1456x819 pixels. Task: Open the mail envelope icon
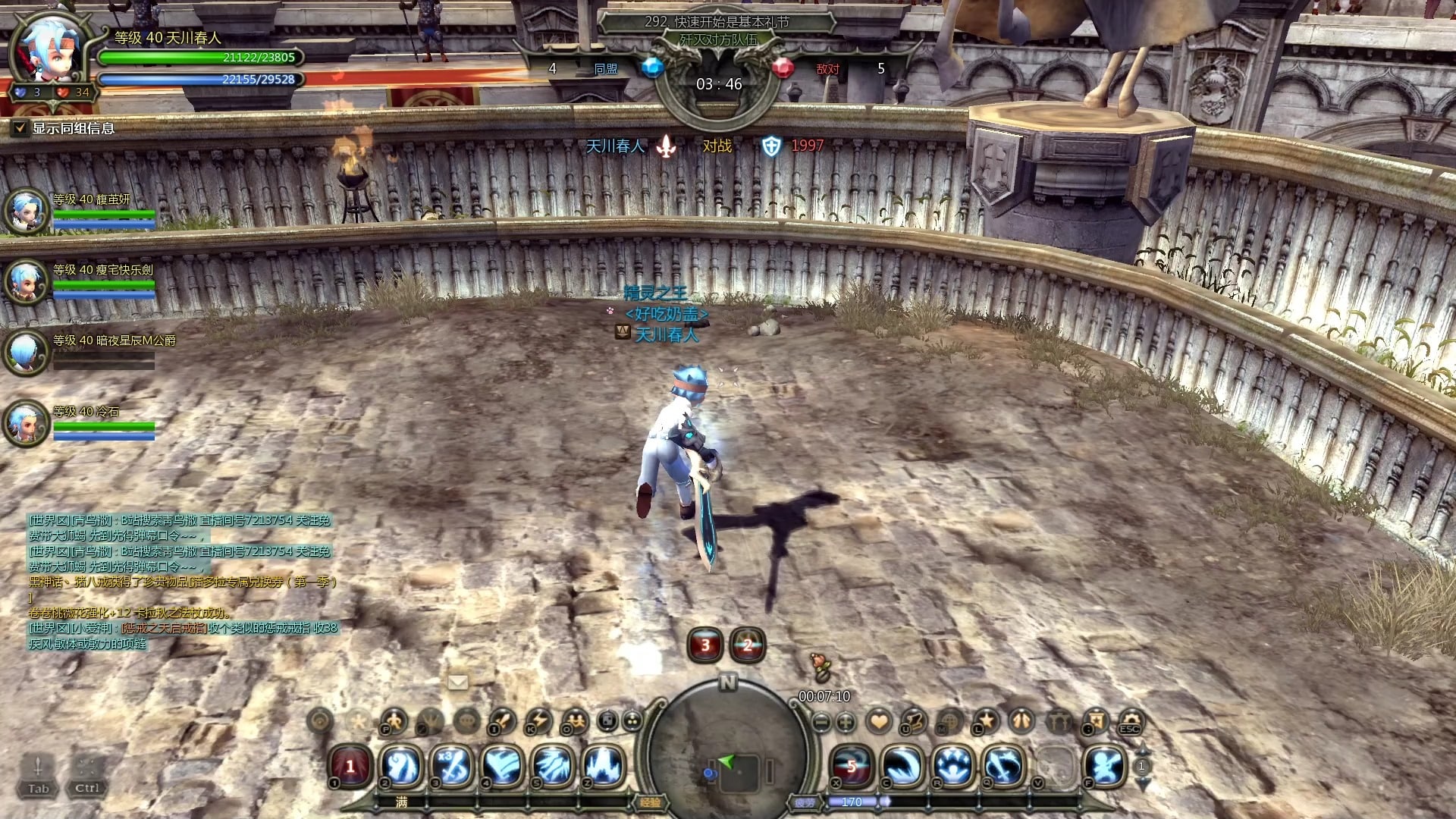click(x=457, y=682)
